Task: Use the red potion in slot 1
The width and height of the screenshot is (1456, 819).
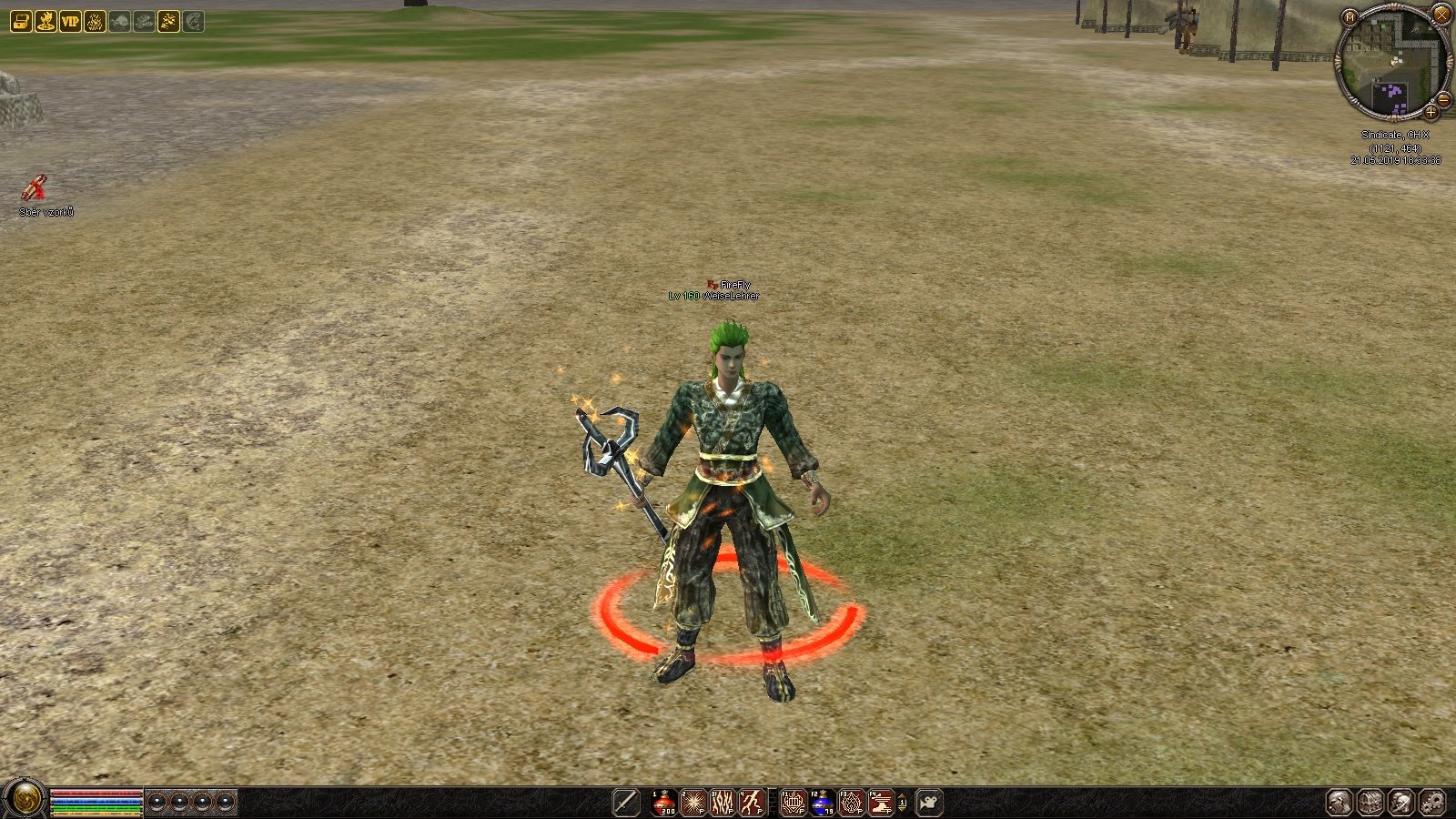Action: coord(665,803)
